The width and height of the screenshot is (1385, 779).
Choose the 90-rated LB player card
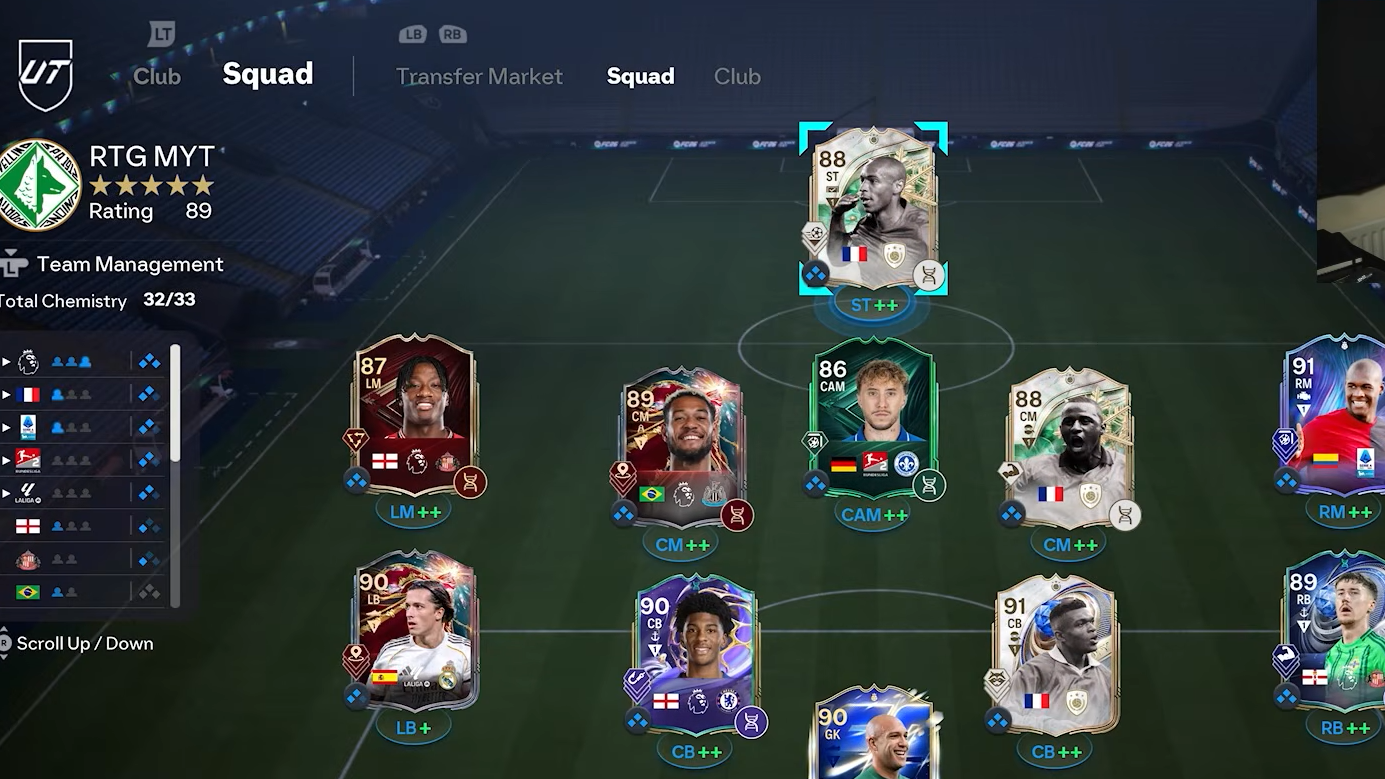coord(414,631)
